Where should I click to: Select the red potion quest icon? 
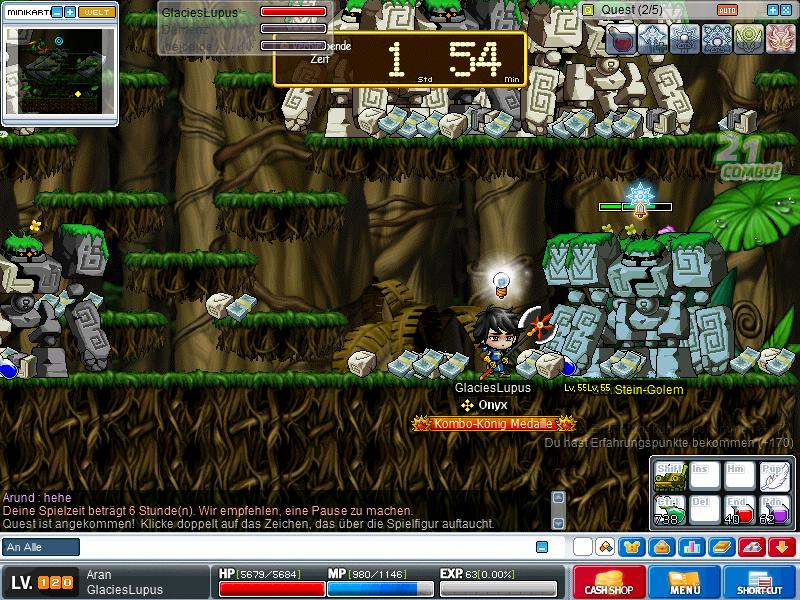click(x=621, y=38)
